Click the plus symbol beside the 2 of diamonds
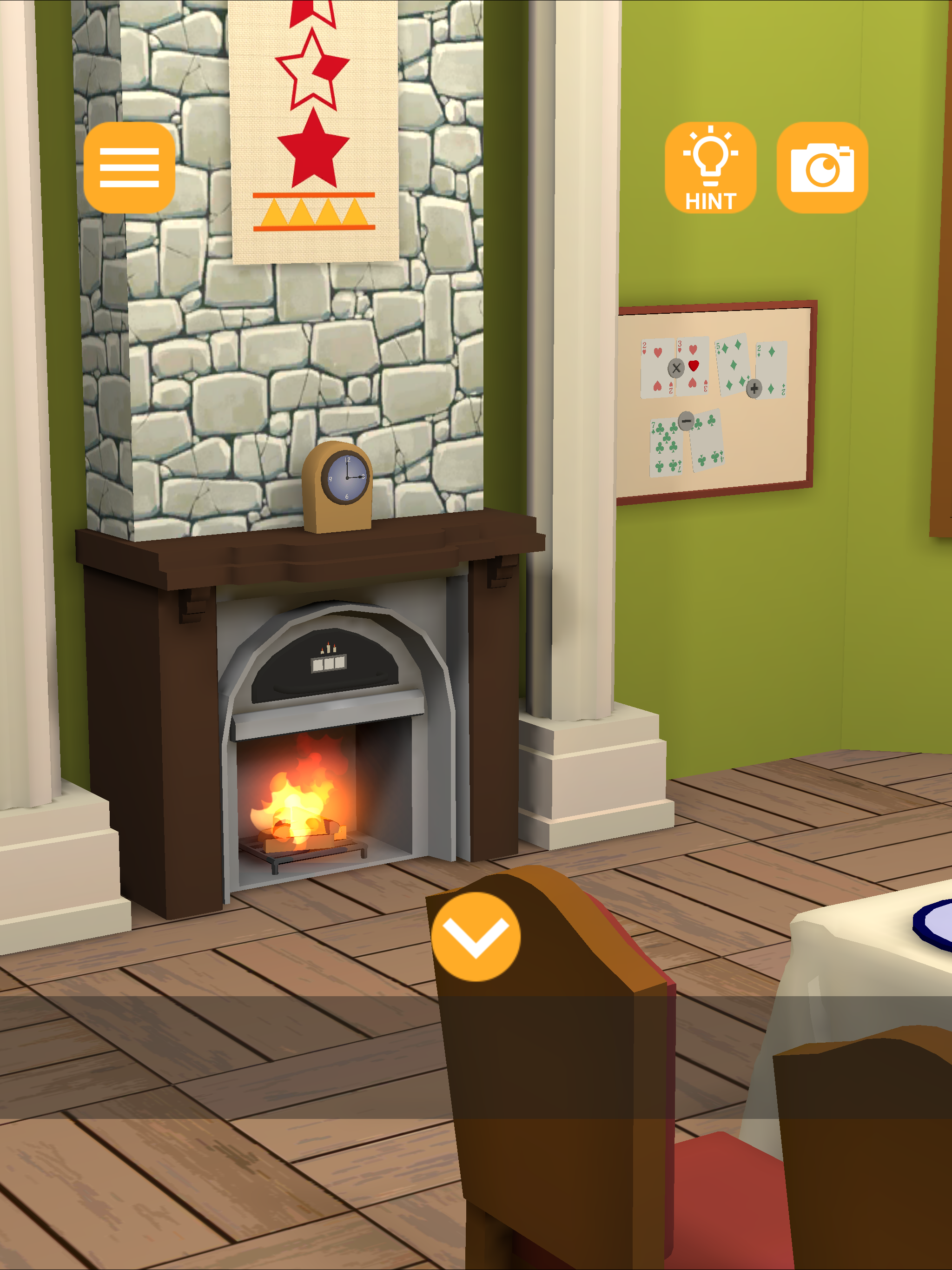Image resolution: width=952 pixels, height=1270 pixels. pos(754,388)
